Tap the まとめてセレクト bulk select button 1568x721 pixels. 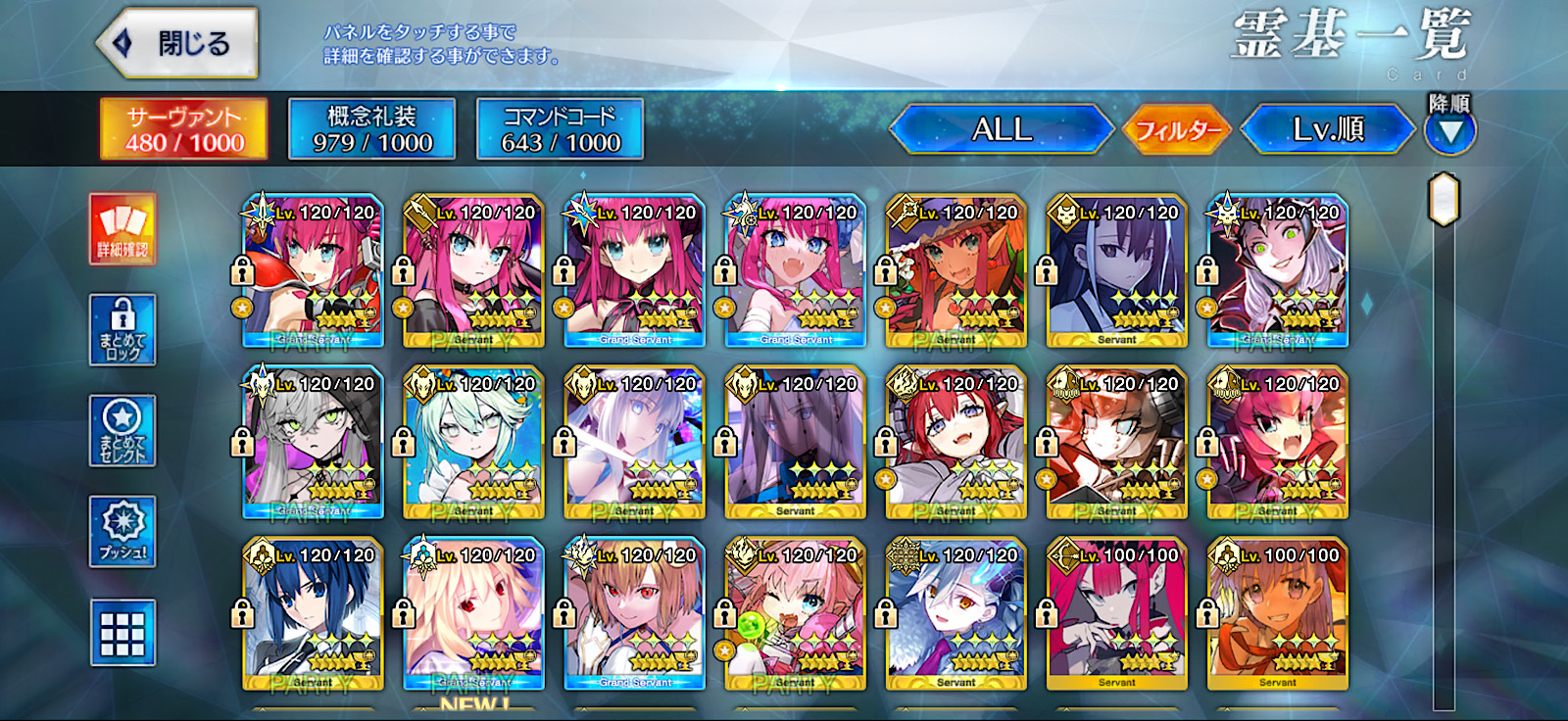[122, 431]
